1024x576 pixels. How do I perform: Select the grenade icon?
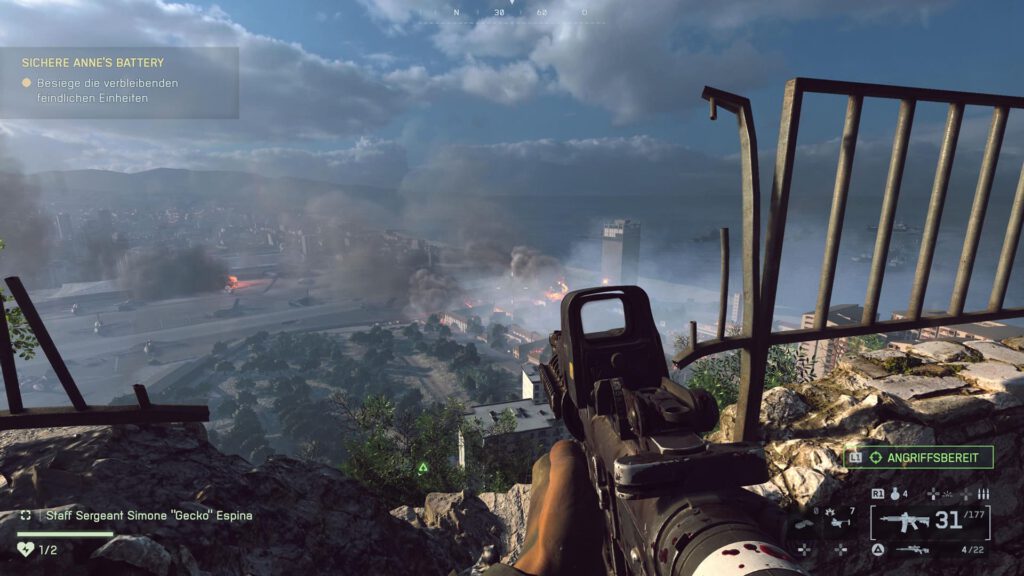895,494
